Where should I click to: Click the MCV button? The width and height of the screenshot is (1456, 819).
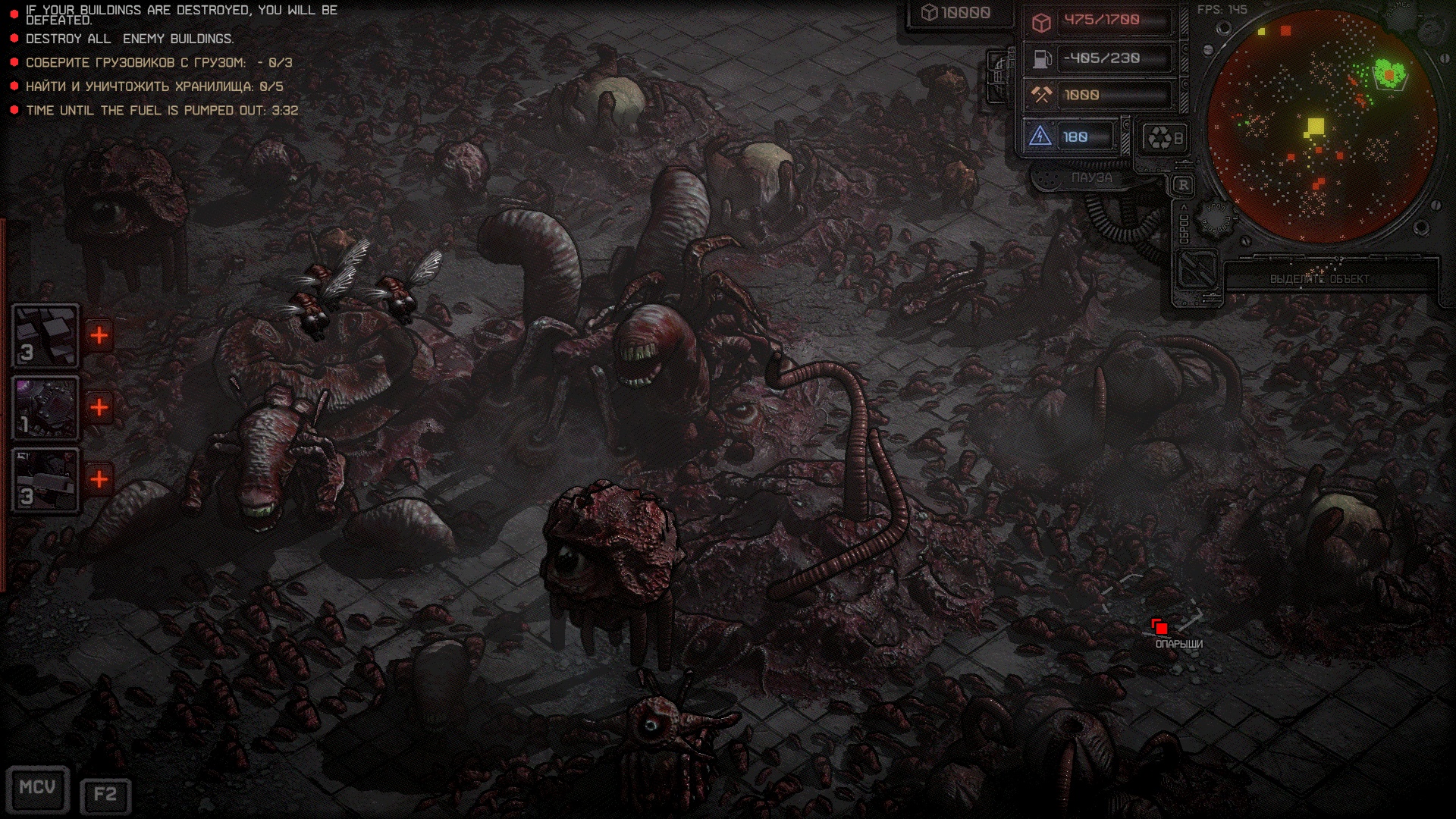(37, 789)
